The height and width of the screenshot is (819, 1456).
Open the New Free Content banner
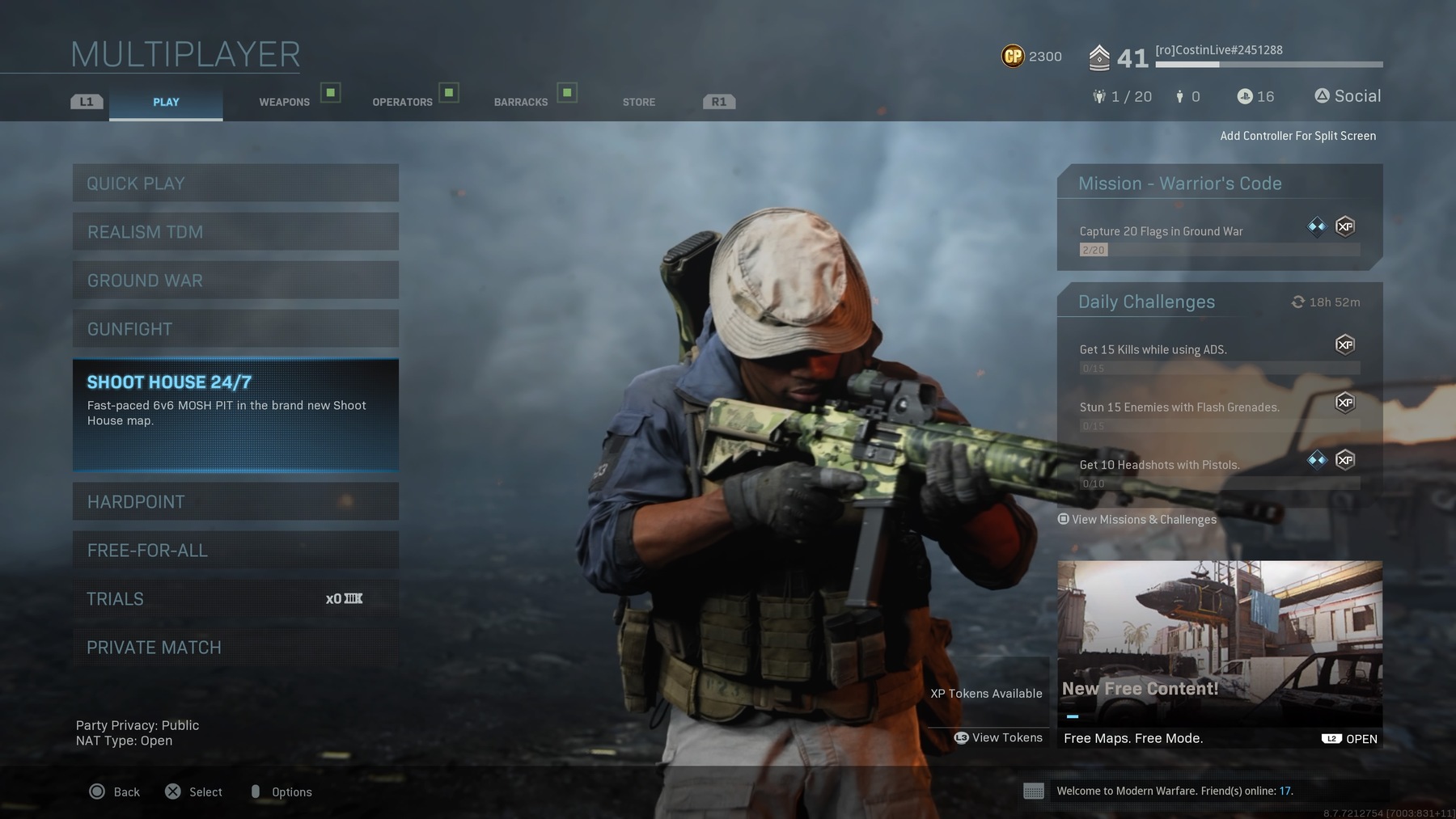tap(1219, 654)
